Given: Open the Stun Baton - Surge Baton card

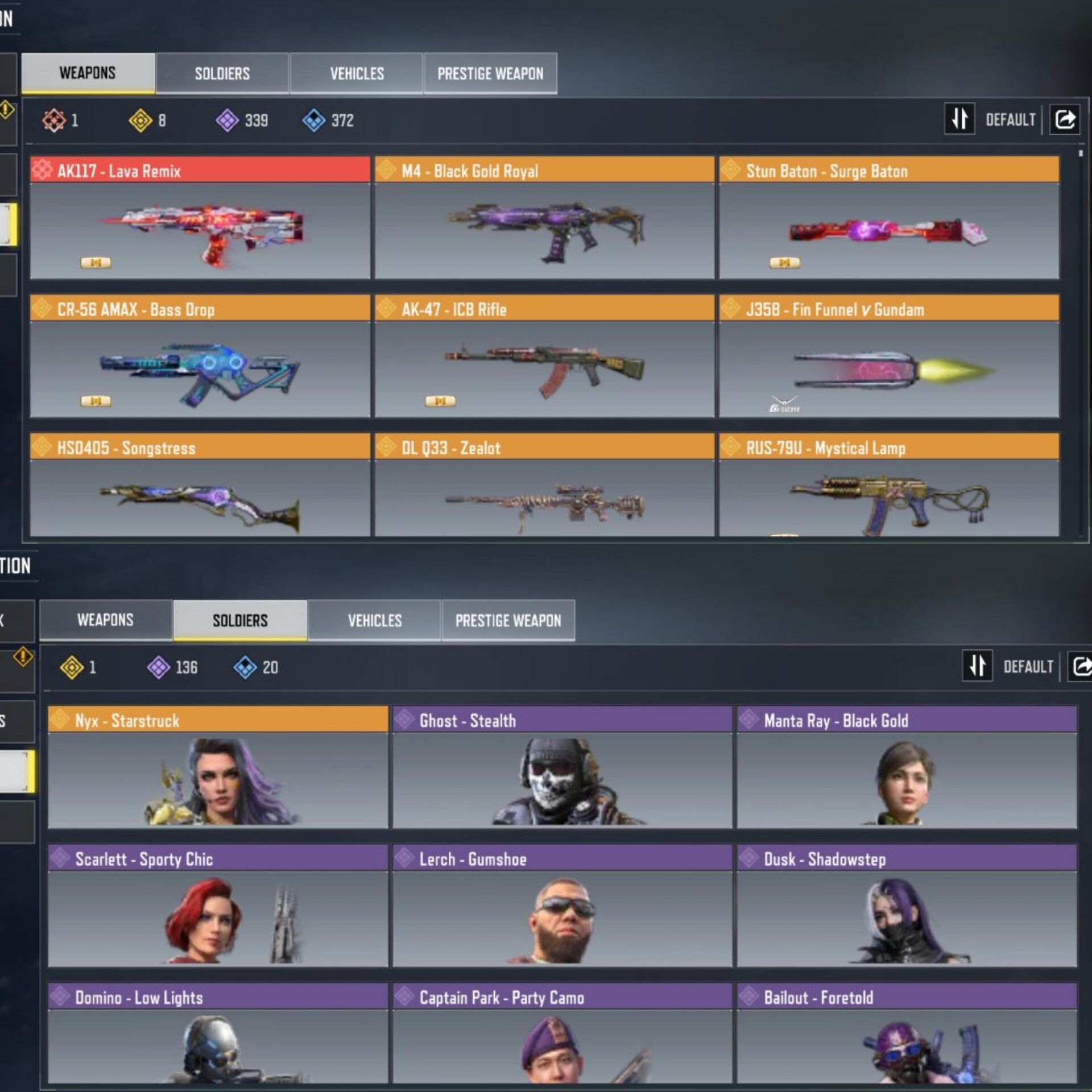Looking at the screenshot, I should [888, 218].
